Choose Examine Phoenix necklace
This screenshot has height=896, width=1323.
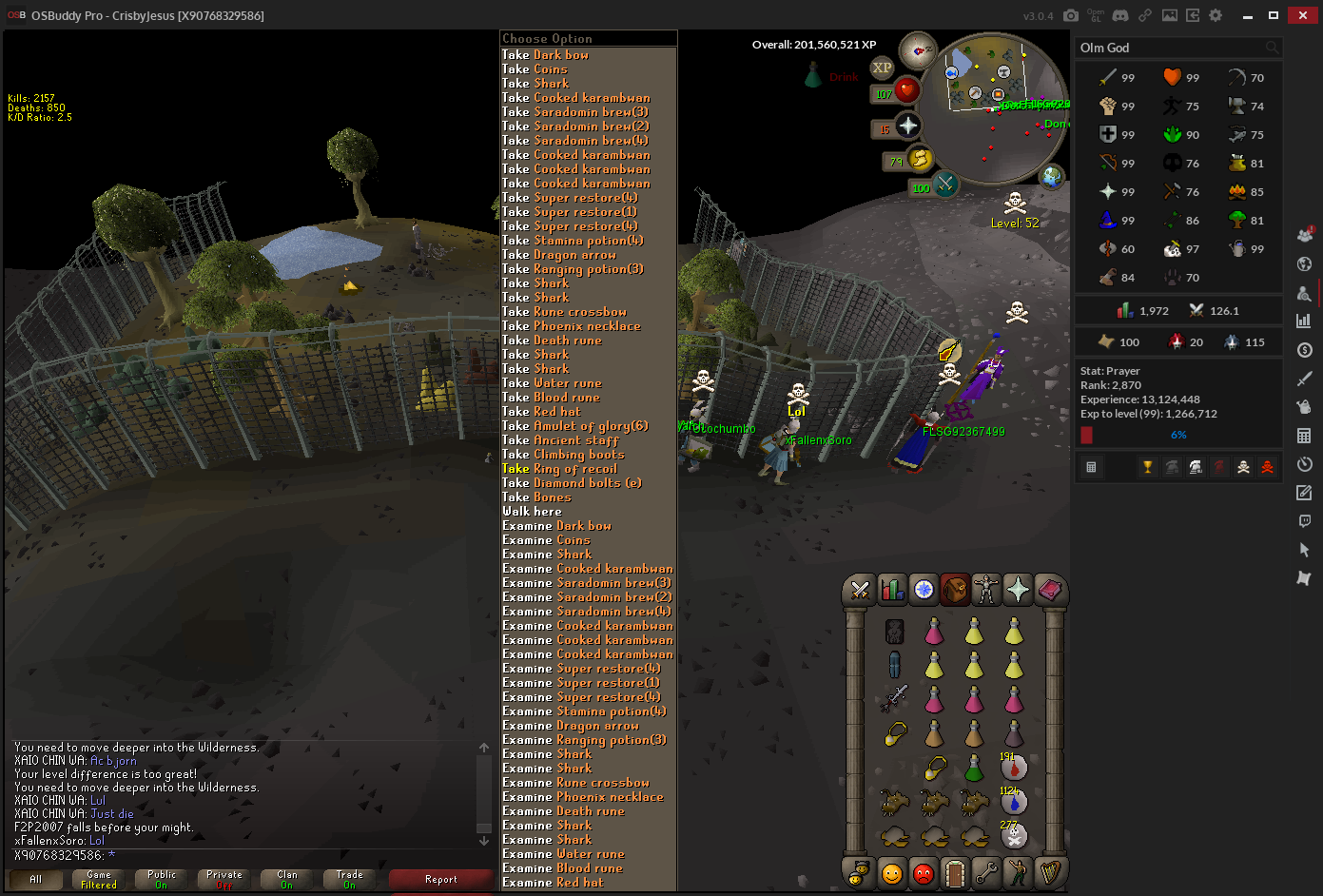pos(583,797)
